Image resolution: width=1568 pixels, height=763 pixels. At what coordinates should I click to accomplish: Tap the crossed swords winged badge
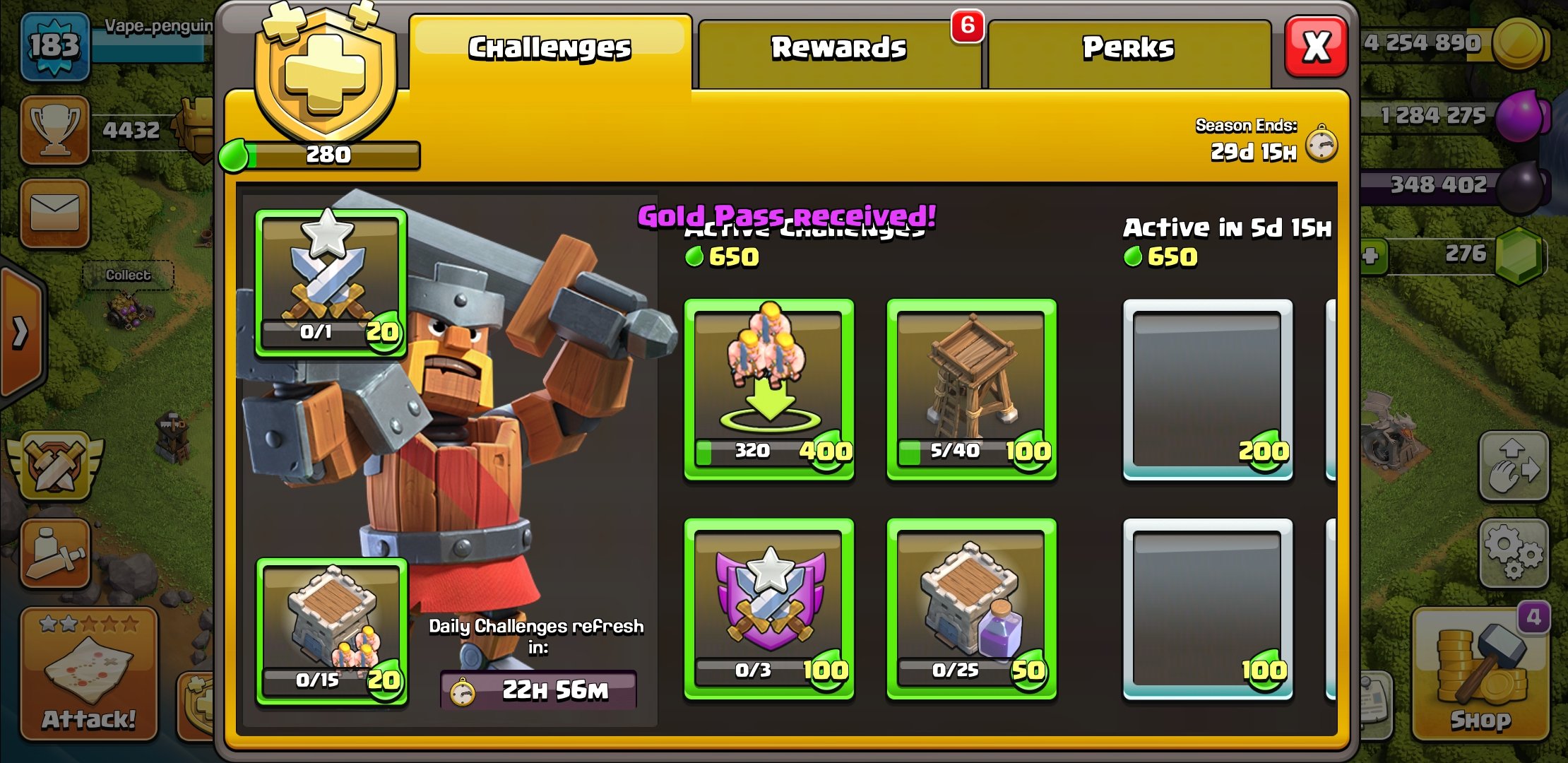pos(55,466)
